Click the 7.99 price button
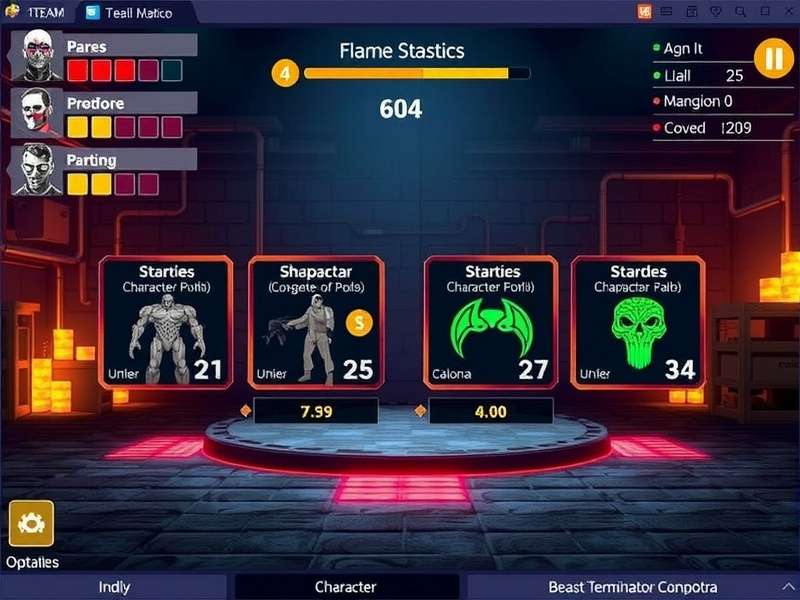 [315, 411]
